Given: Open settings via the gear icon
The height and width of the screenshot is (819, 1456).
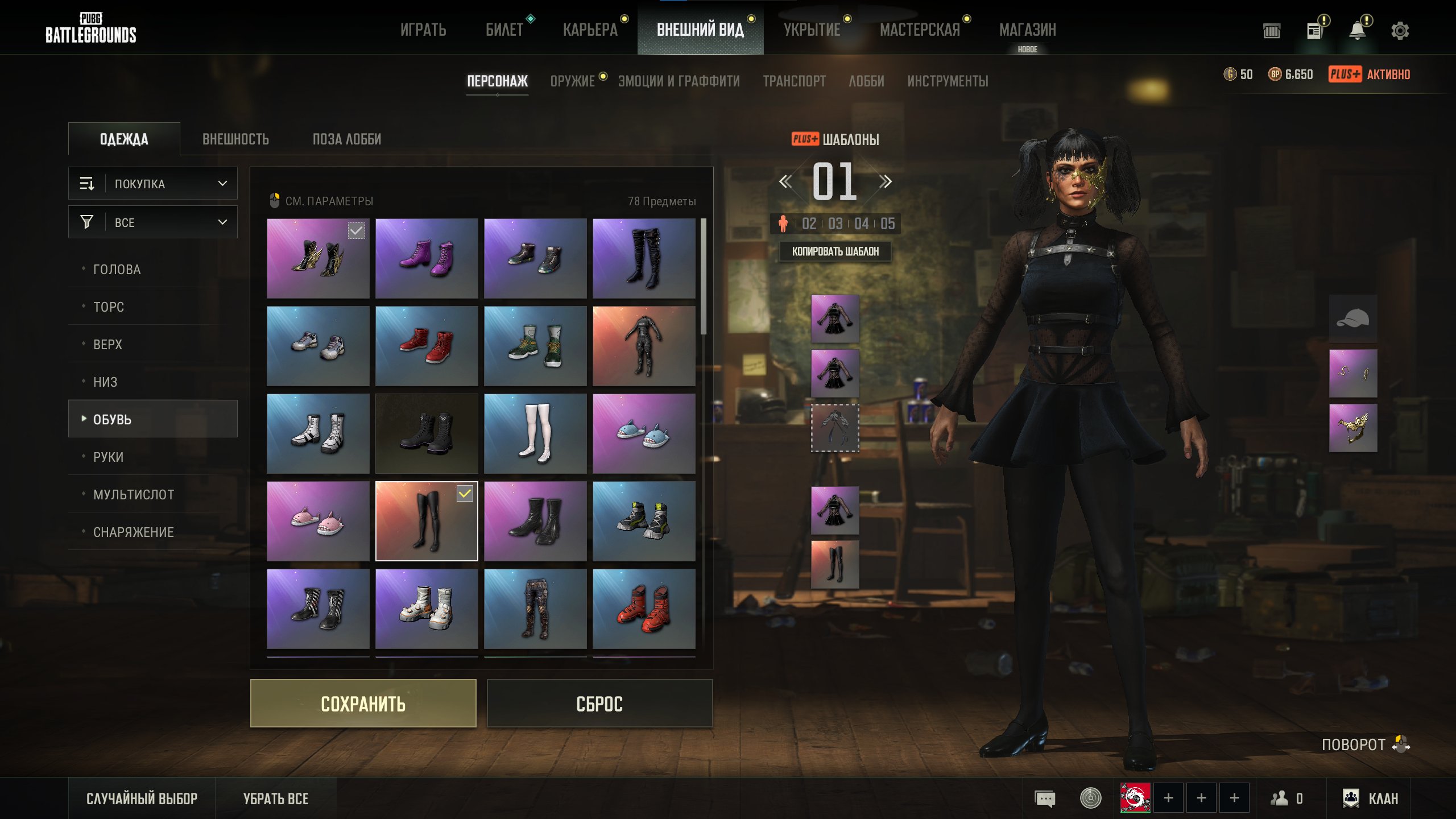Looking at the screenshot, I should click(x=1400, y=31).
